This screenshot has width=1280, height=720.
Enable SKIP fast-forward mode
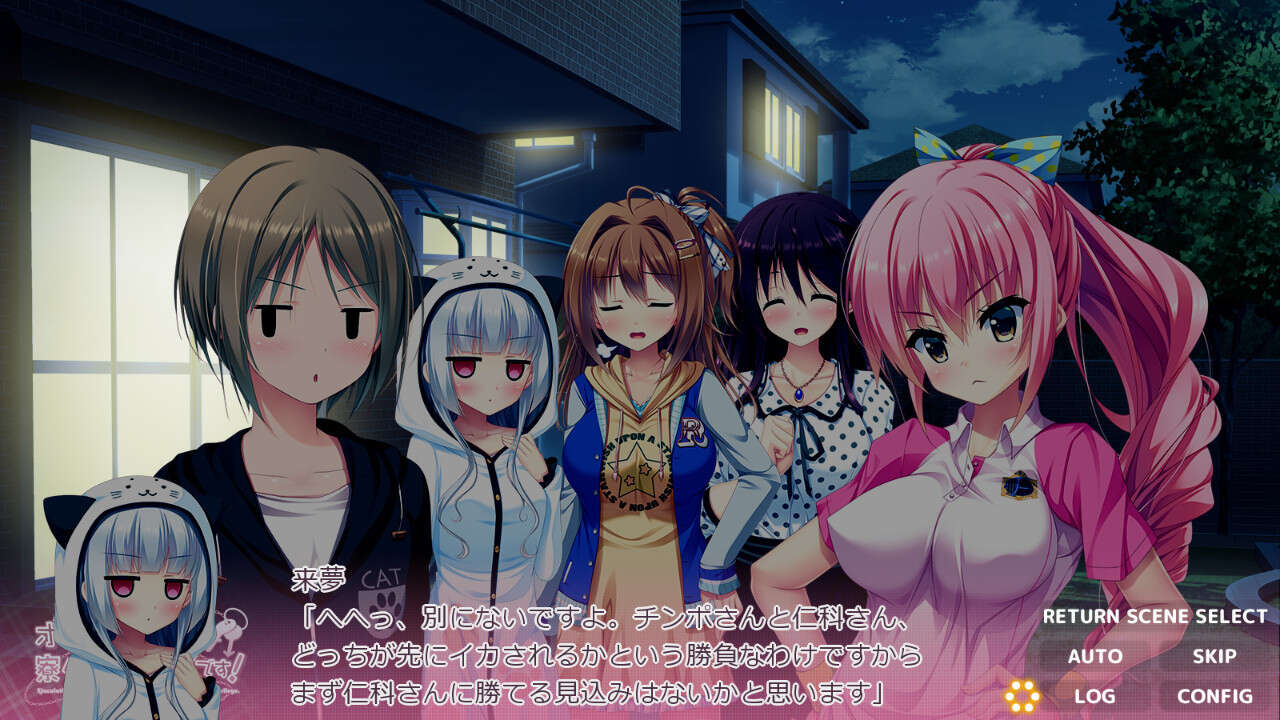(1214, 655)
